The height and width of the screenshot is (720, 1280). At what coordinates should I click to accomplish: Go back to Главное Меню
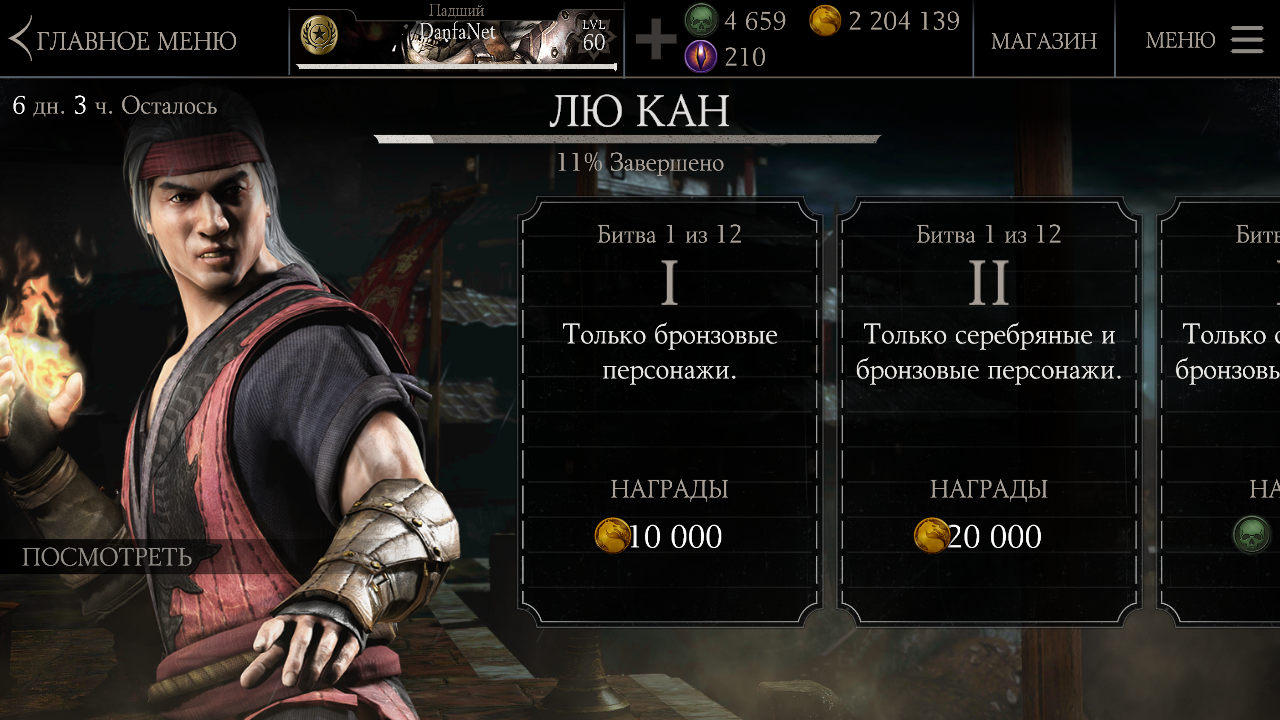pyautogui.click(x=124, y=40)
